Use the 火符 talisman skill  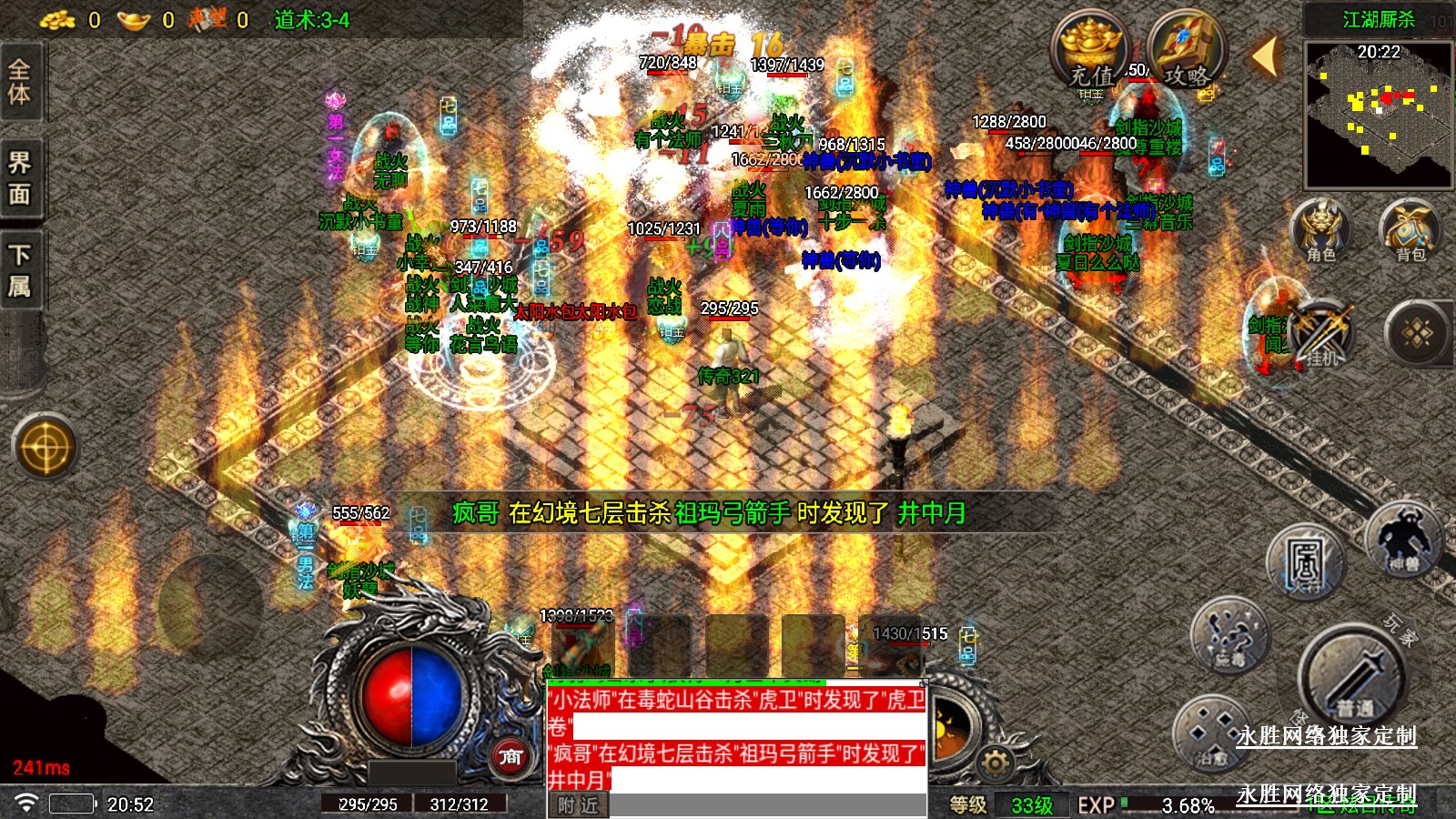[1305, 561]
